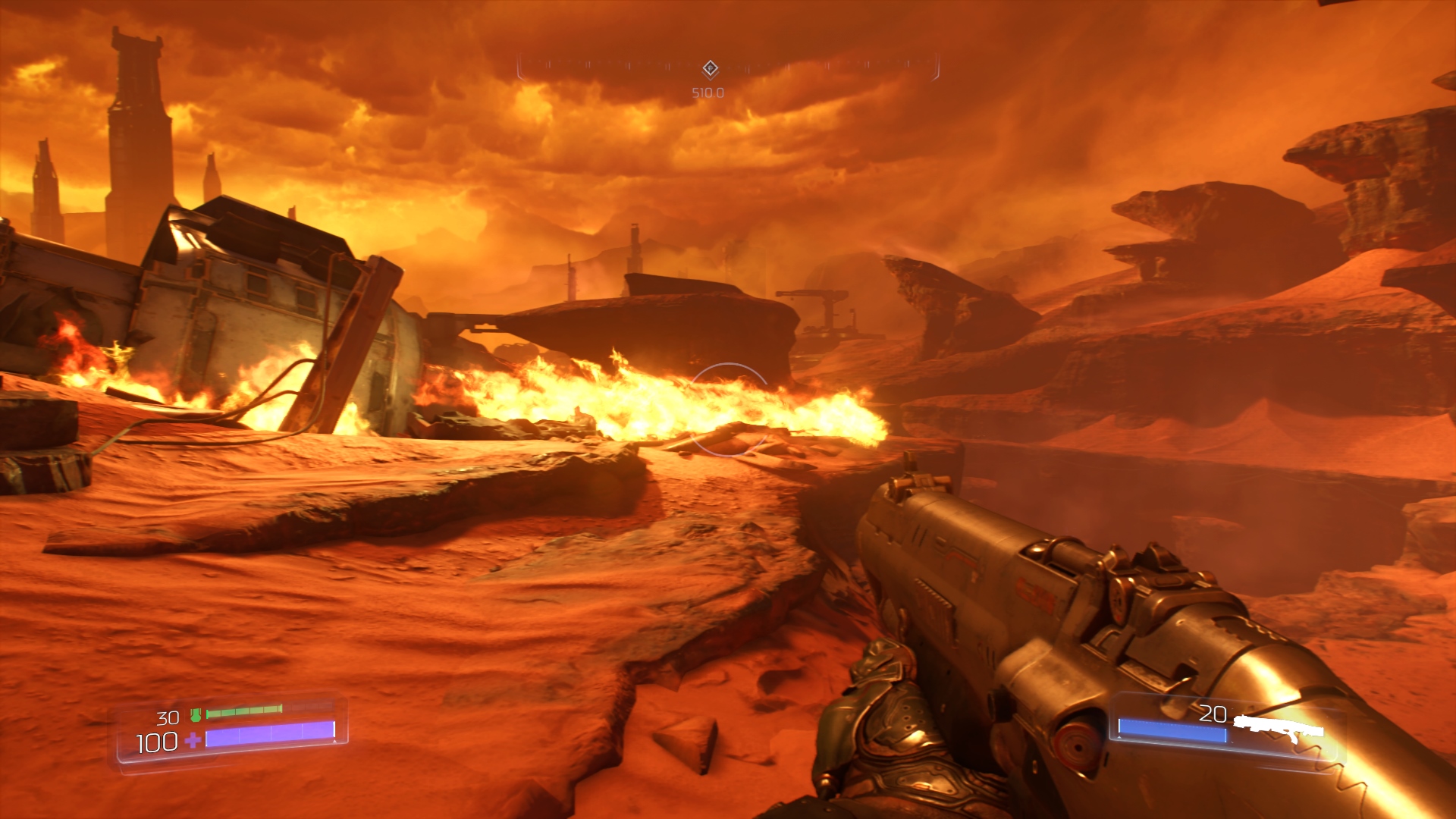Click the purple health cross icon

[x=193, y=740]
